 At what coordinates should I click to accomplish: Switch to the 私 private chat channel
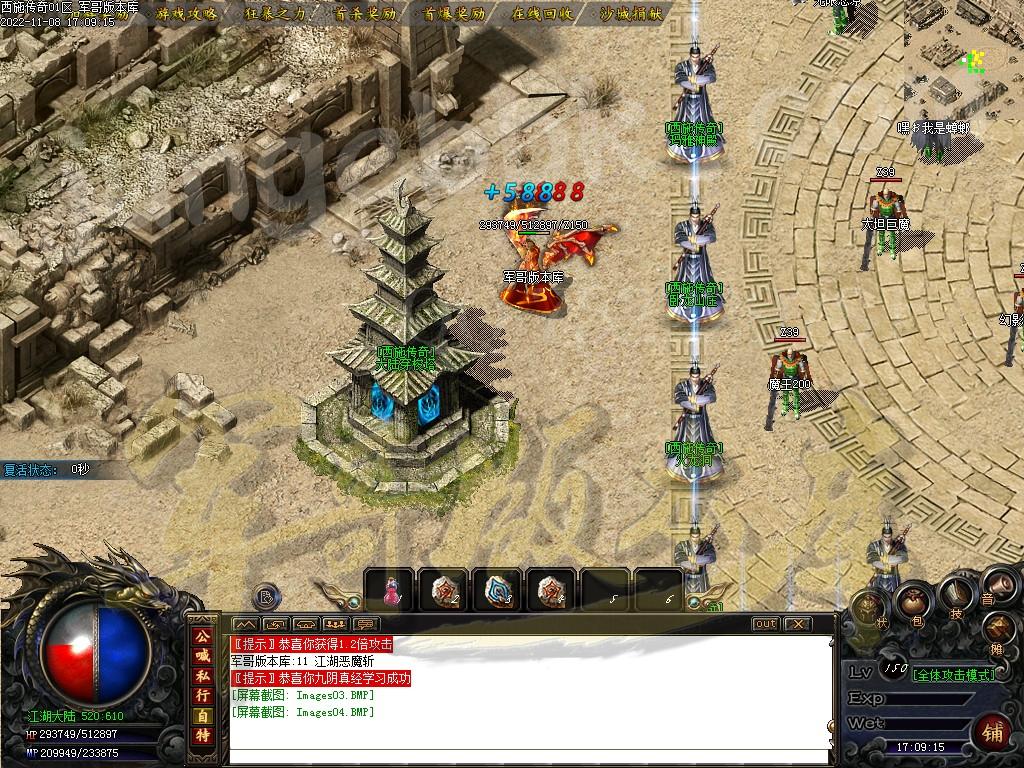(203, 674)
